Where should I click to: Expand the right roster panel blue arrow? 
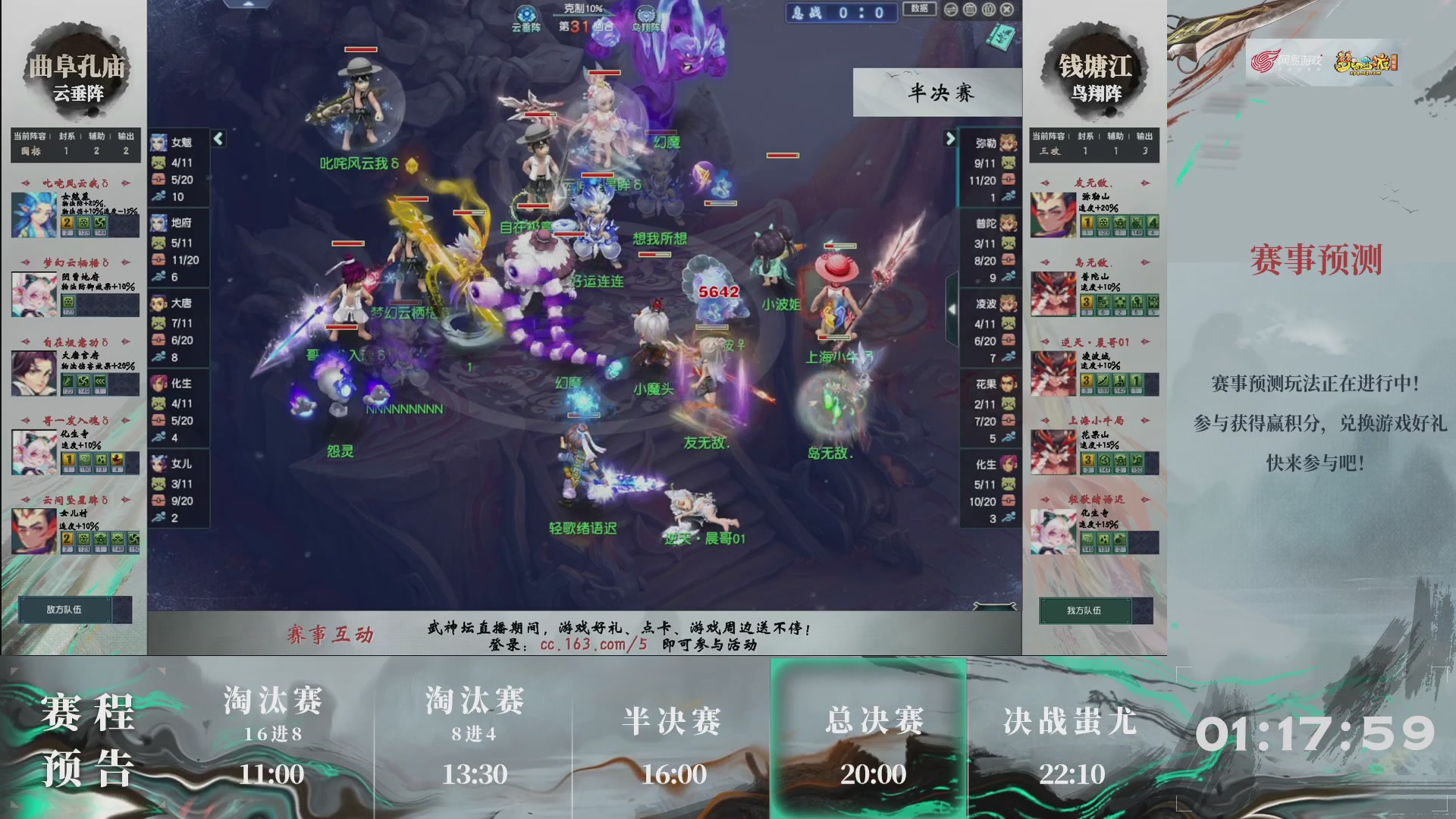[x=951, y=140]
